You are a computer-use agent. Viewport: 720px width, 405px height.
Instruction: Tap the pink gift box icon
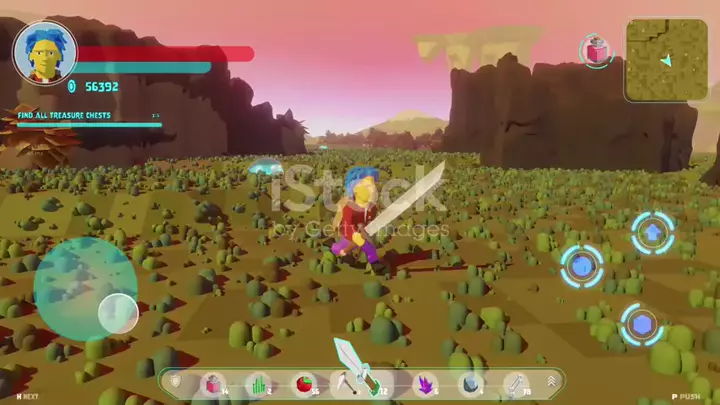596,50
